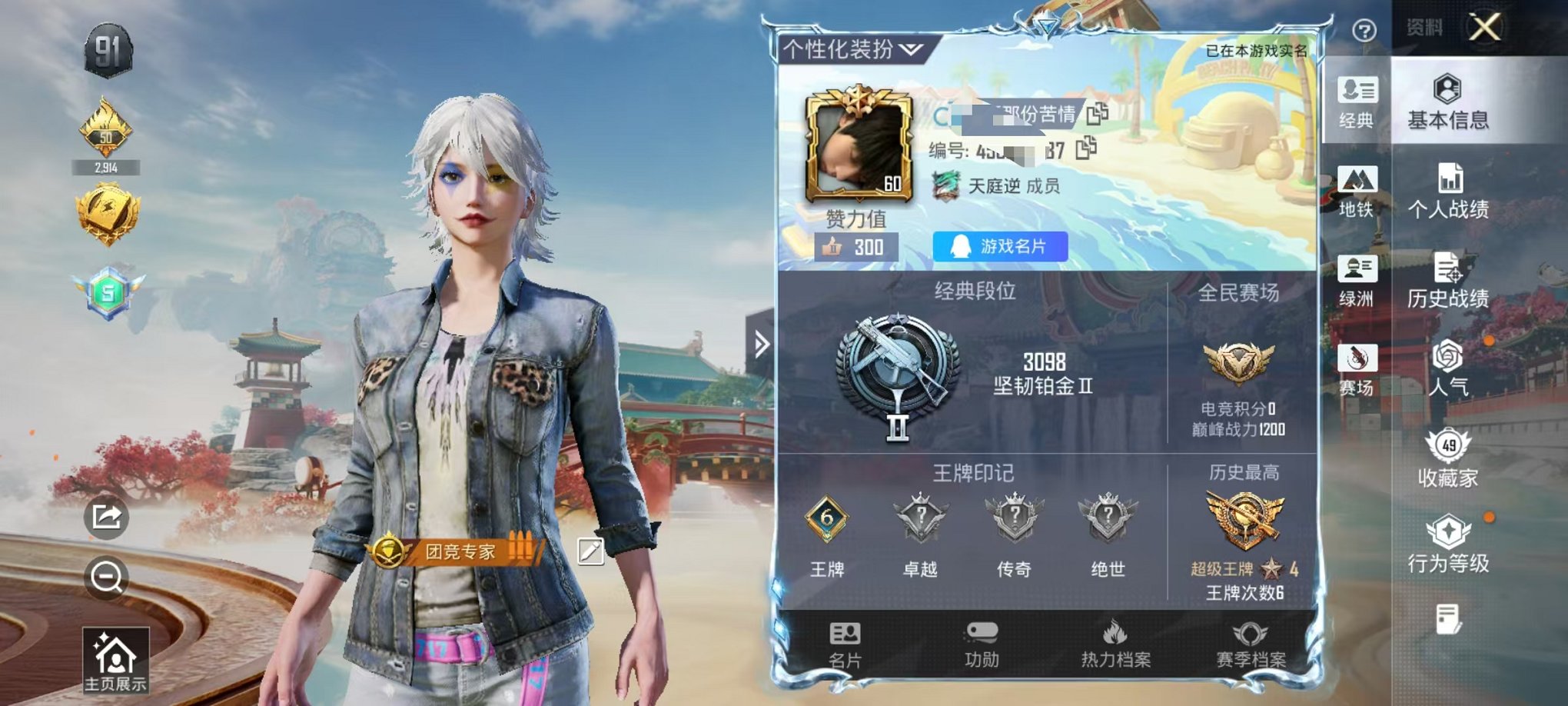Click the 游戏名片 blue button
This screenshot has width=1568, height=706.
(999, 248)
